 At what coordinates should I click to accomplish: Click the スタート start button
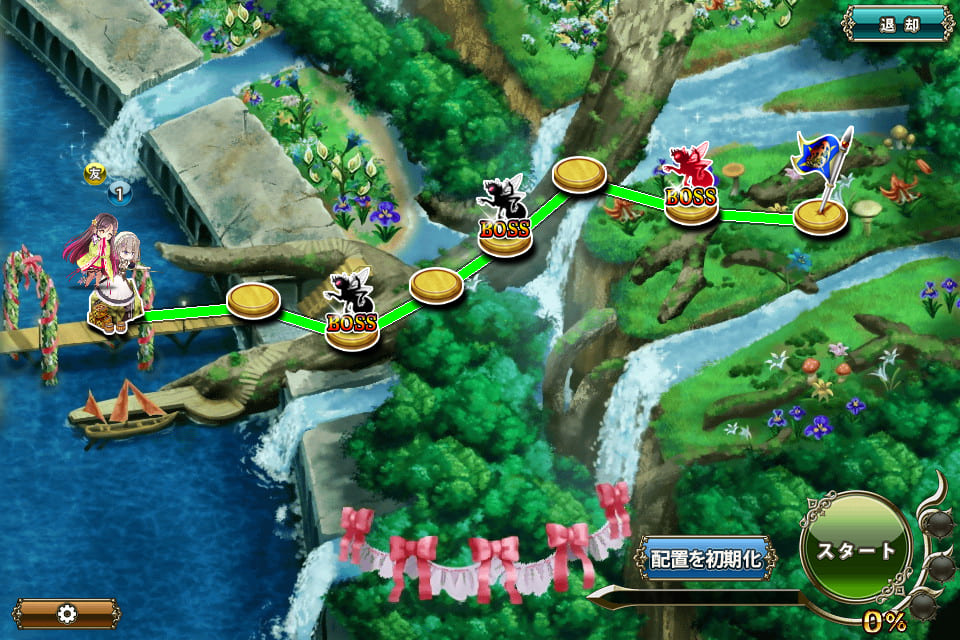point(855,549)
